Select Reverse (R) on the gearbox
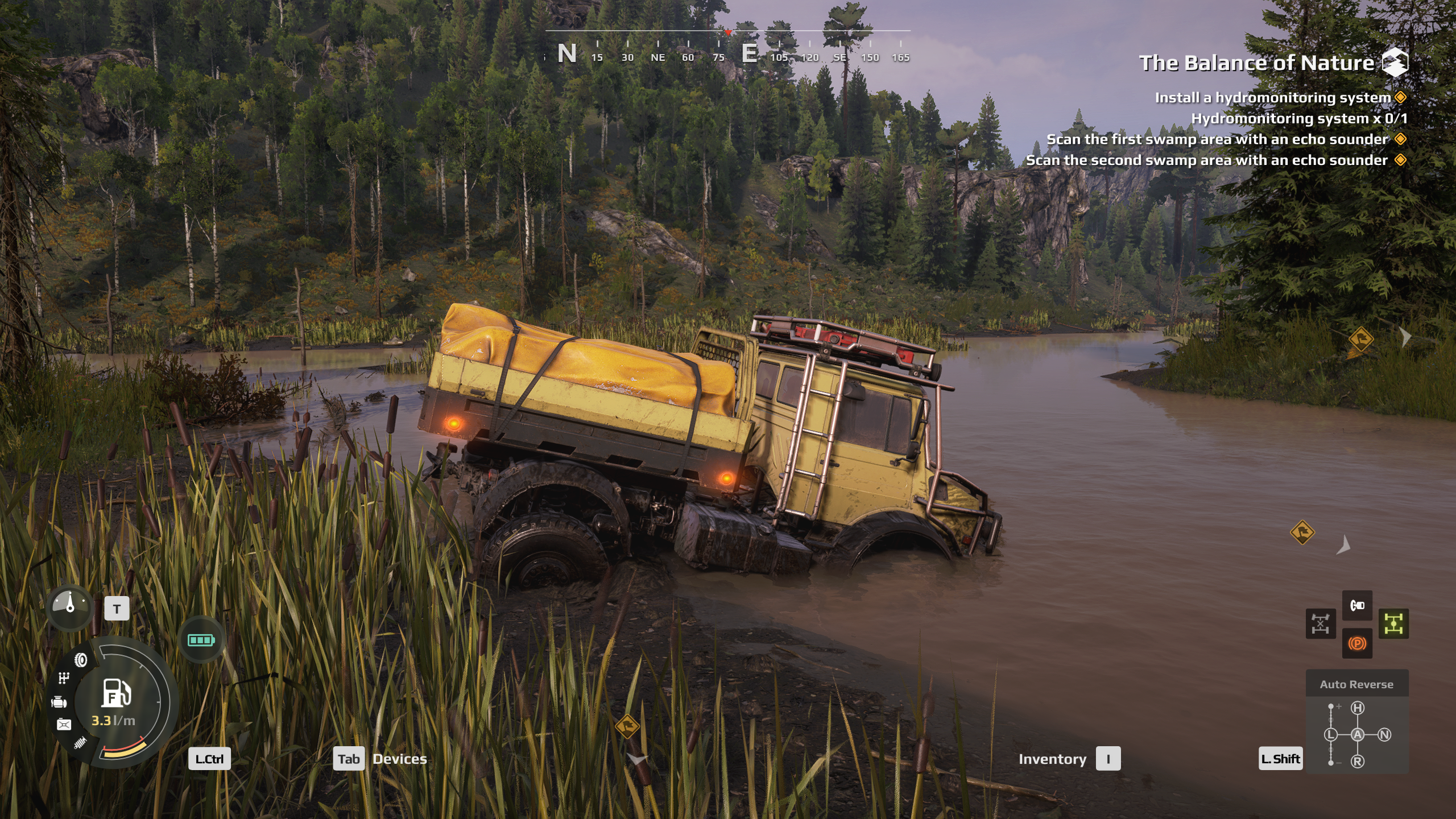Image resolution: width=1456 pixels, height=819 pixels. click(1358, 762)
